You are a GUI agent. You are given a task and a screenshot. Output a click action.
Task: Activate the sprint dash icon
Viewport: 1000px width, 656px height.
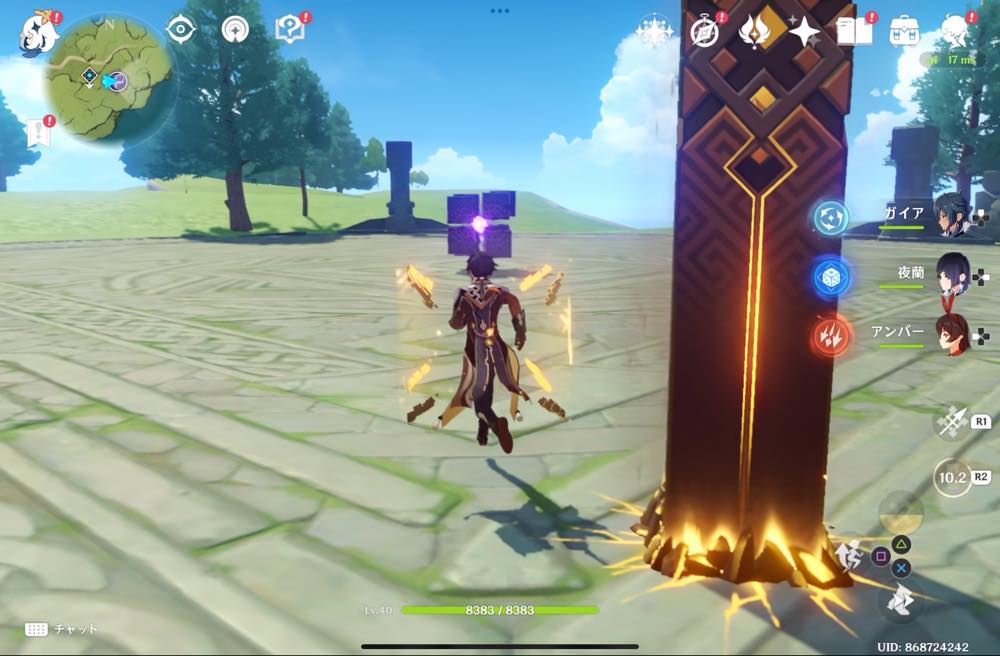(900, 600)
